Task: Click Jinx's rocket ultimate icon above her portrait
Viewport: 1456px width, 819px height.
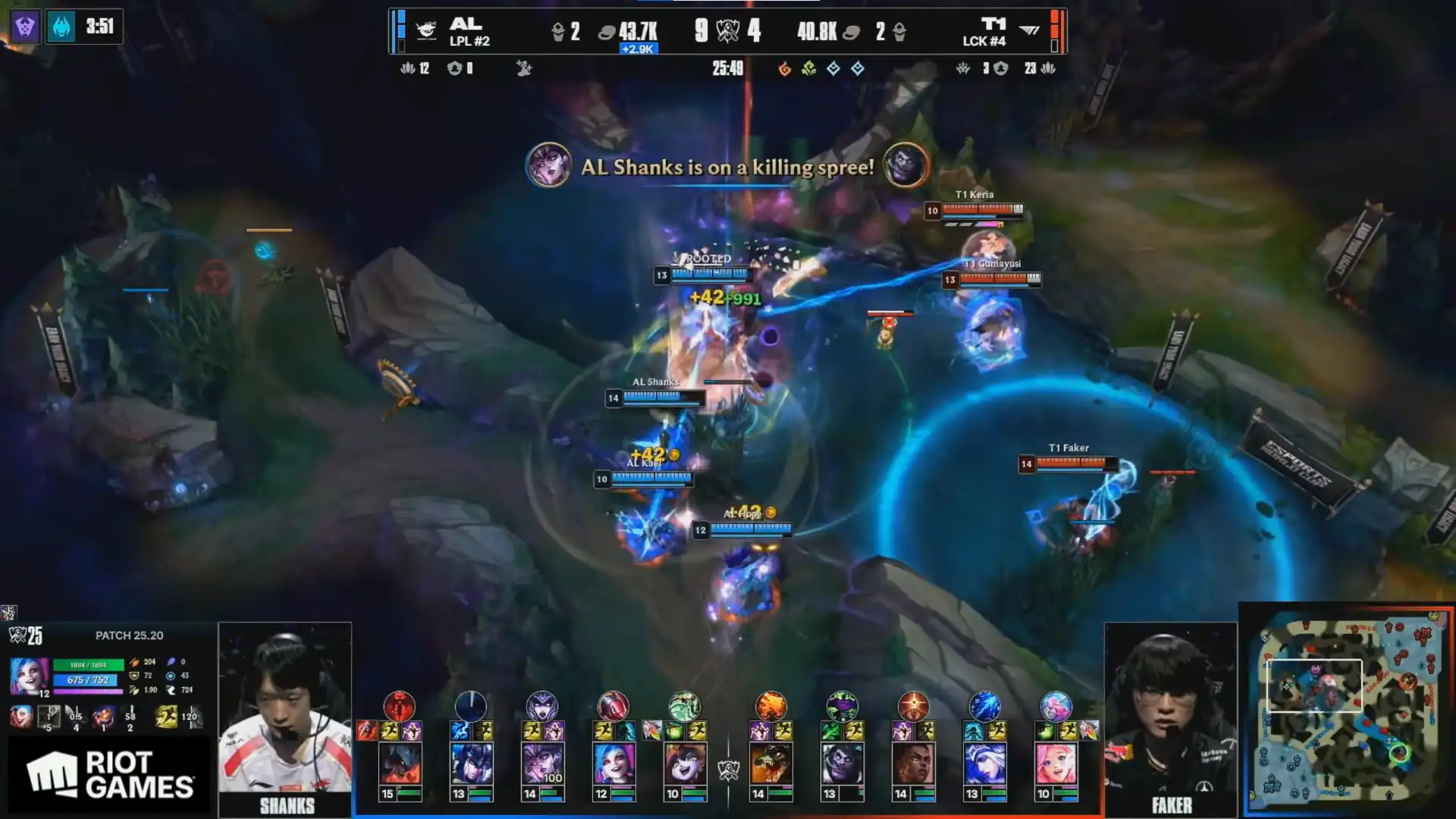Action: (613, 706)
